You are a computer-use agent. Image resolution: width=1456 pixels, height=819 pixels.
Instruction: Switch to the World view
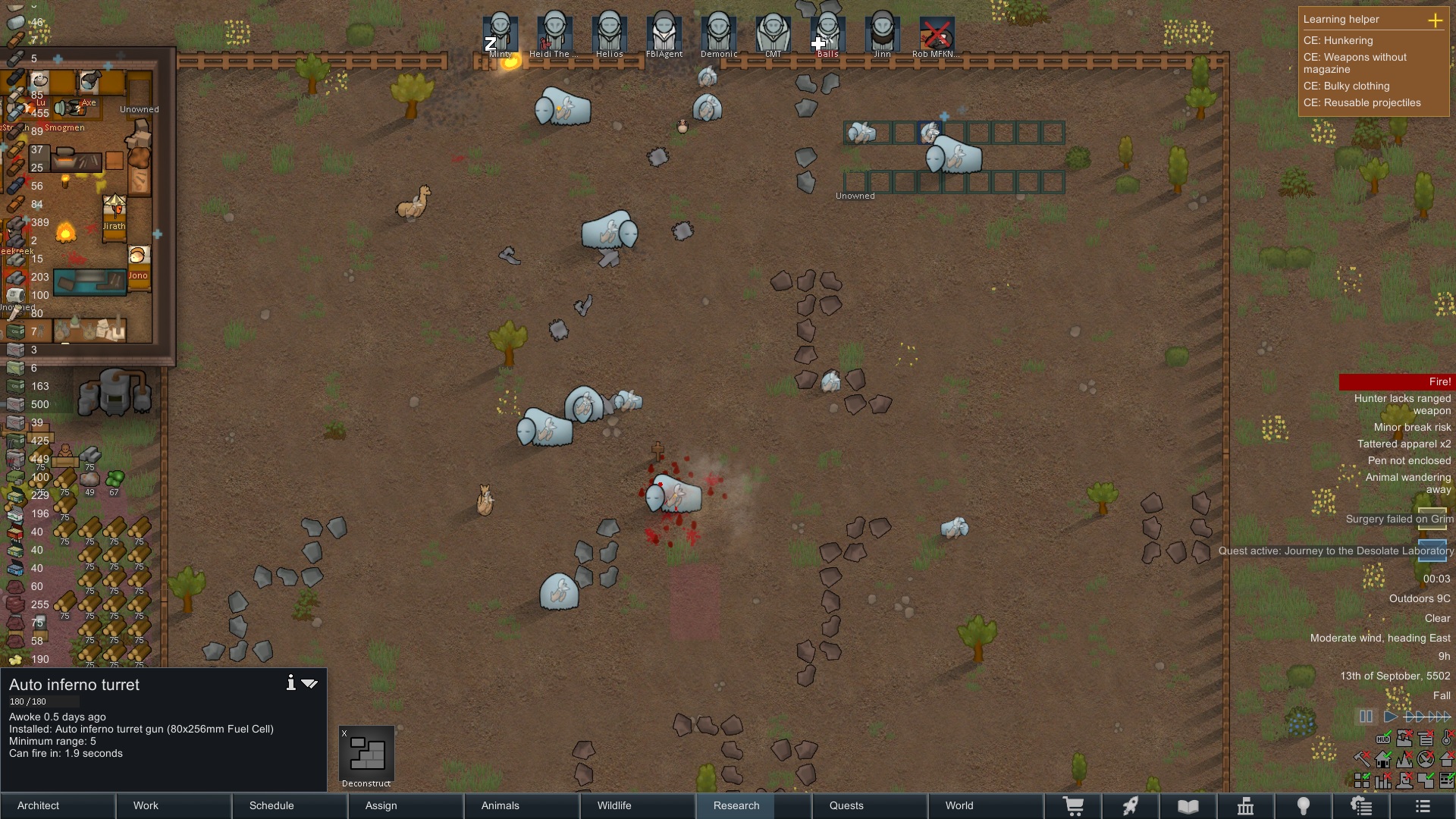tap(986, 805)
